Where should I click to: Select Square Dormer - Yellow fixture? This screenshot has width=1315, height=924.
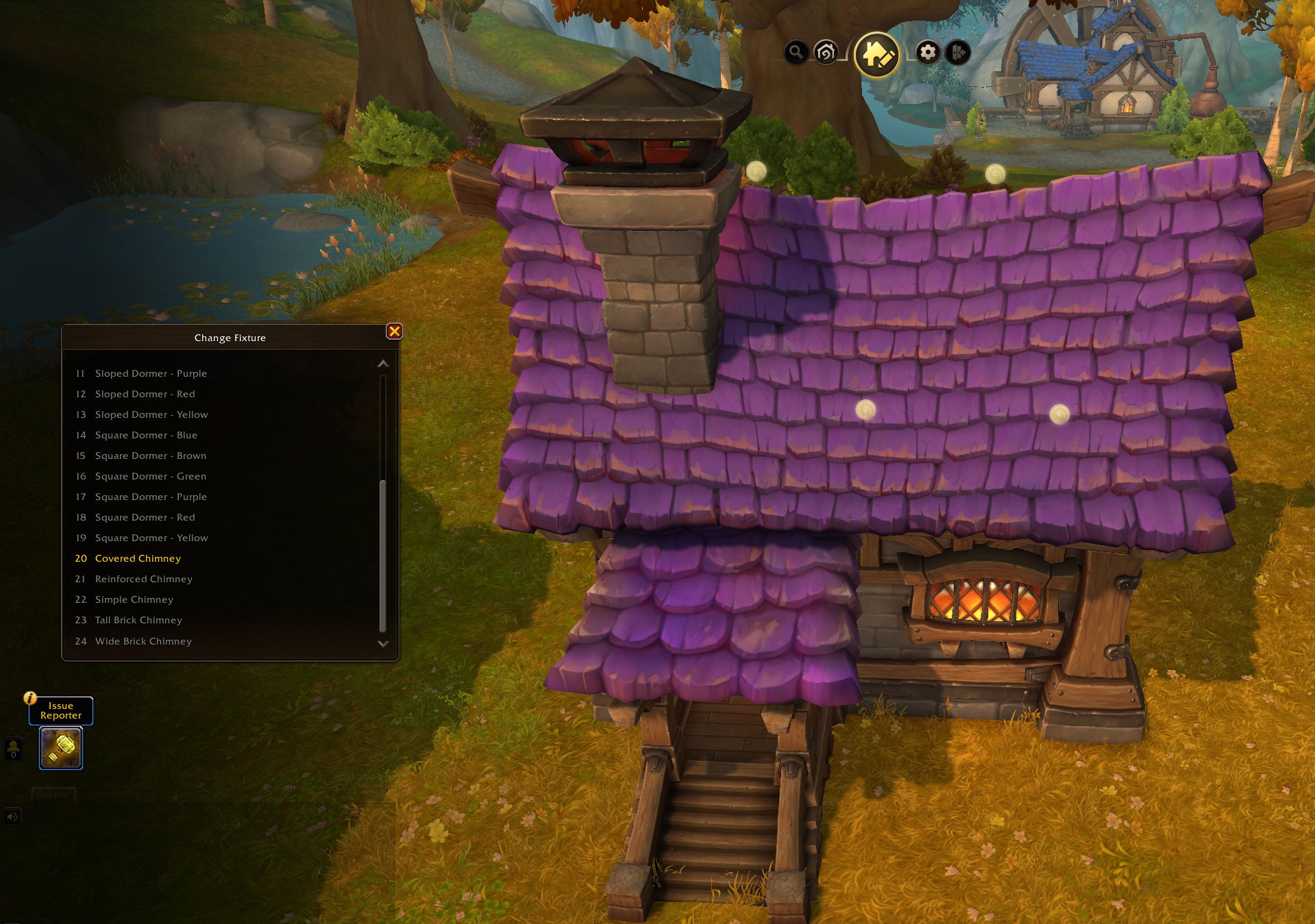[151, 538]
